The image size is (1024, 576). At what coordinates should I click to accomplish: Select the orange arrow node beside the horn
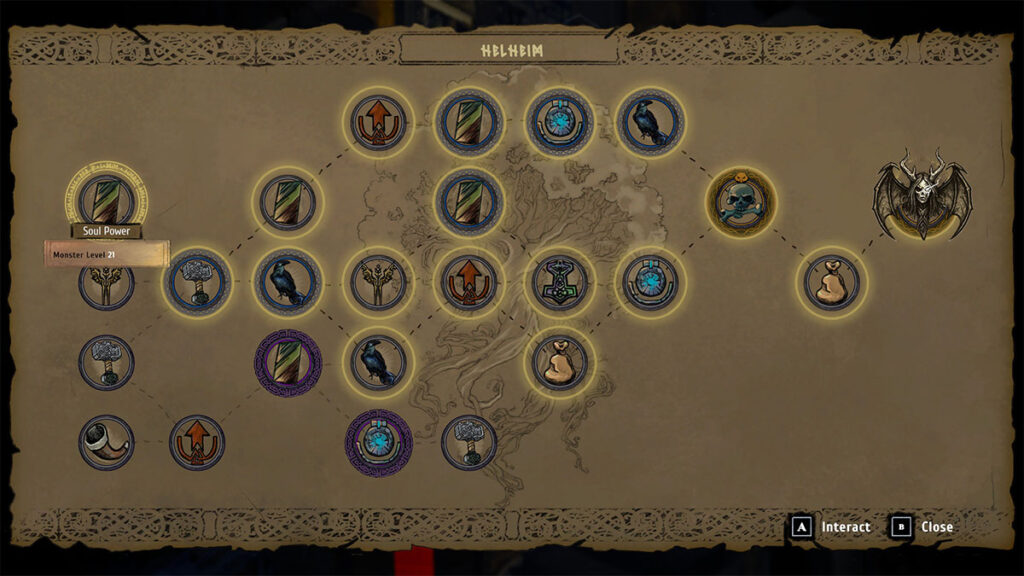[x=197, y=442]
